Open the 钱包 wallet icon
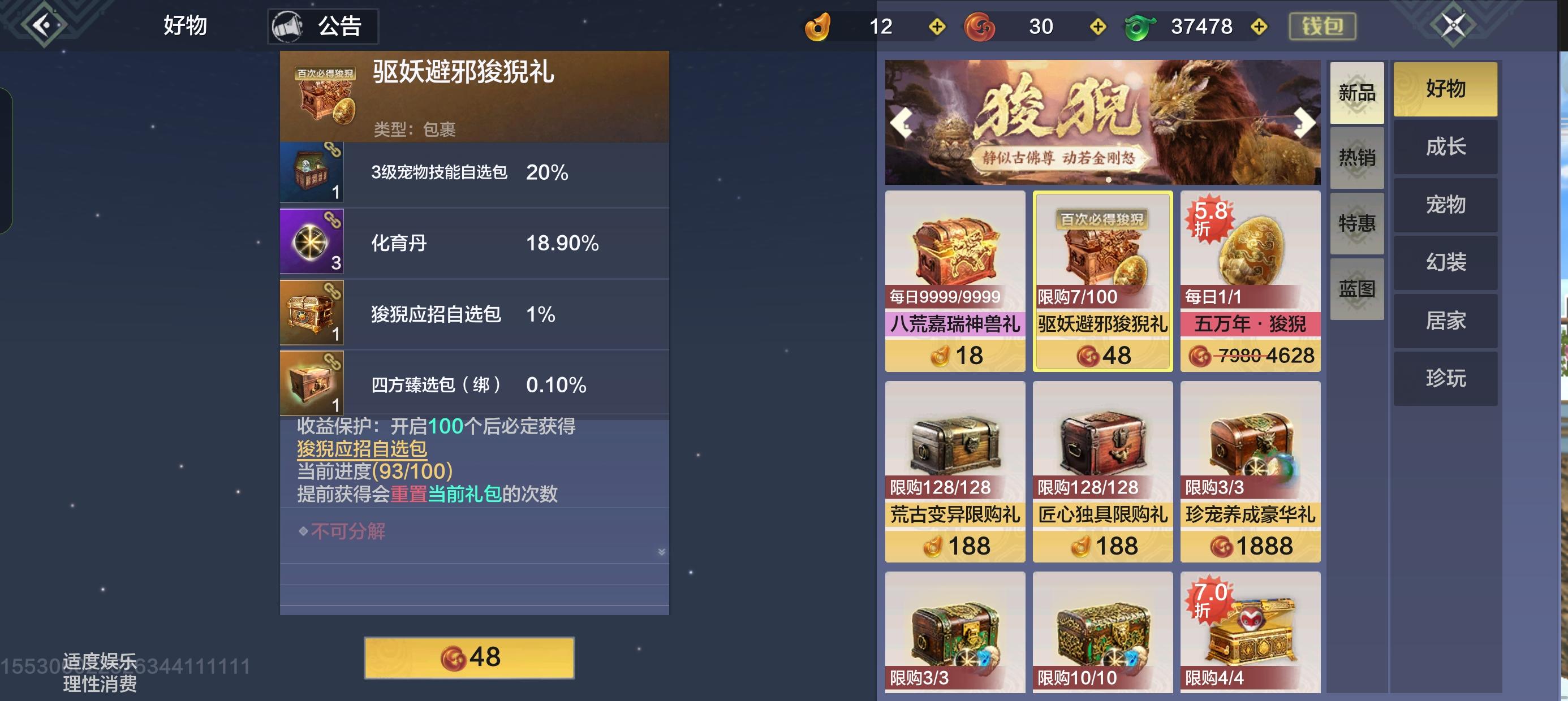The height and width of the screenshot is (701, 1568). [1322, 26]
